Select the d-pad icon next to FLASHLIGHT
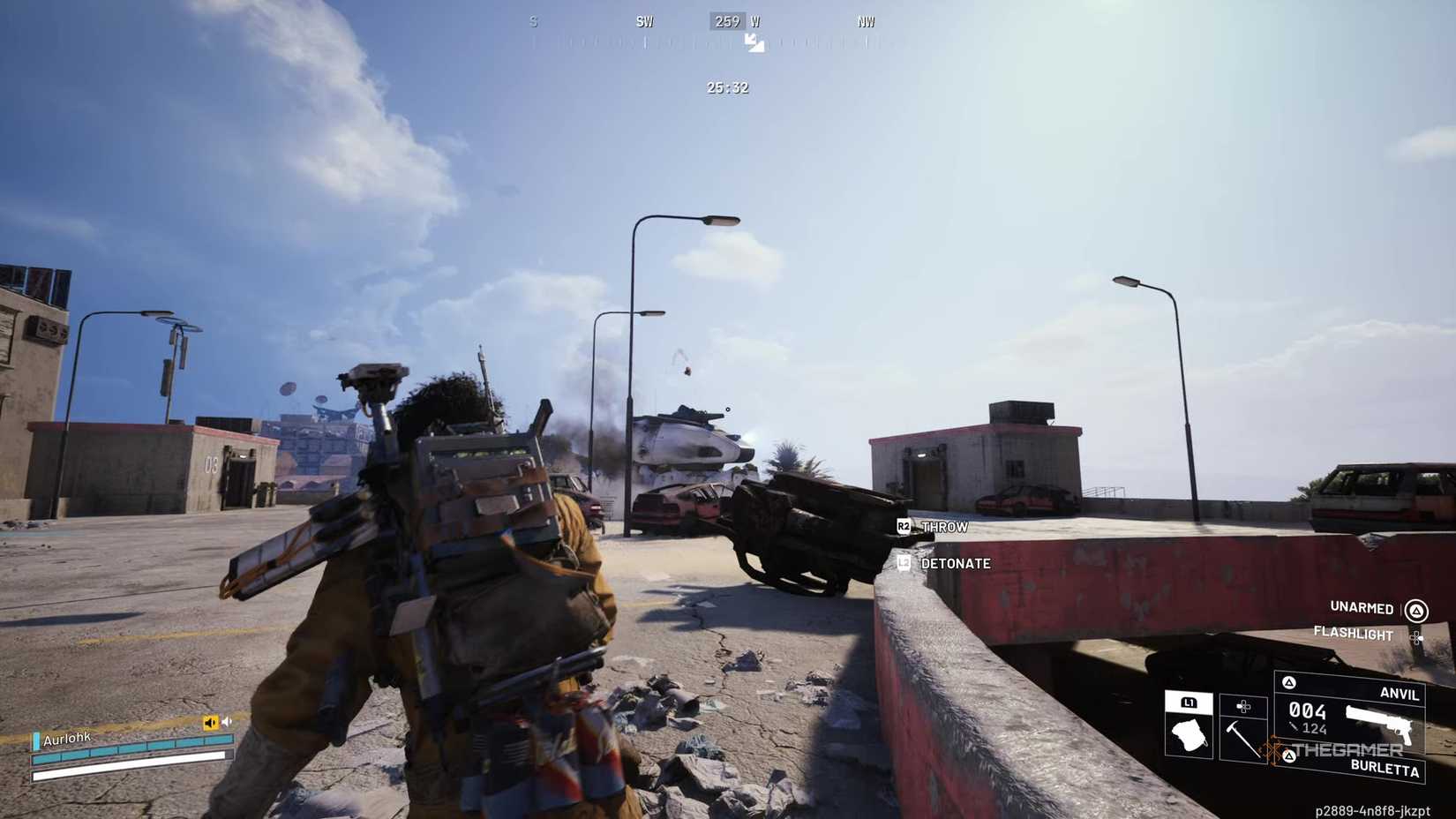1456x819 pixels. click(x=1416, y=638)
